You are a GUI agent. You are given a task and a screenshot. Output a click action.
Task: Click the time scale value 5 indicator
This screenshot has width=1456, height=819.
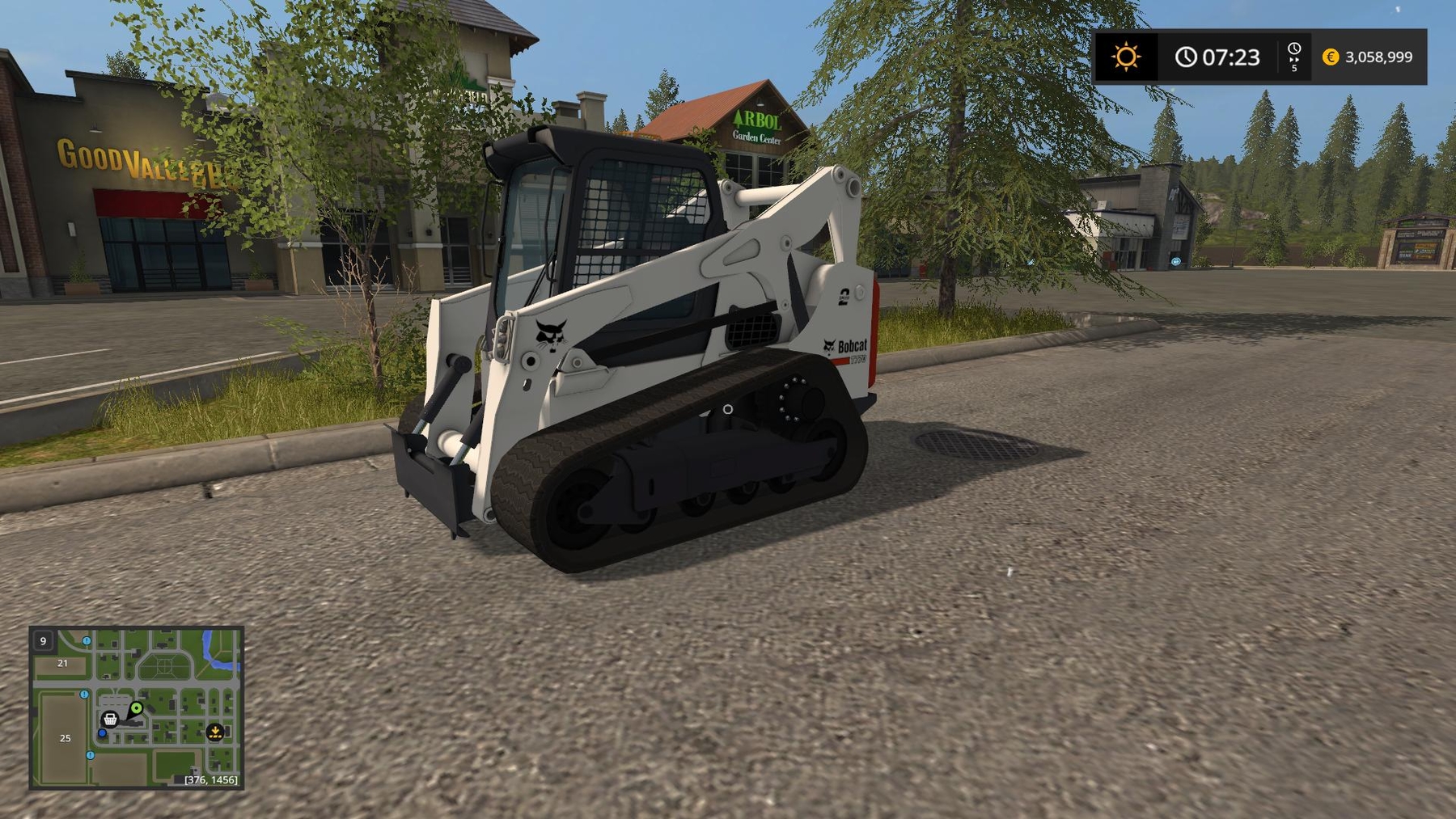pos(1294,70)
